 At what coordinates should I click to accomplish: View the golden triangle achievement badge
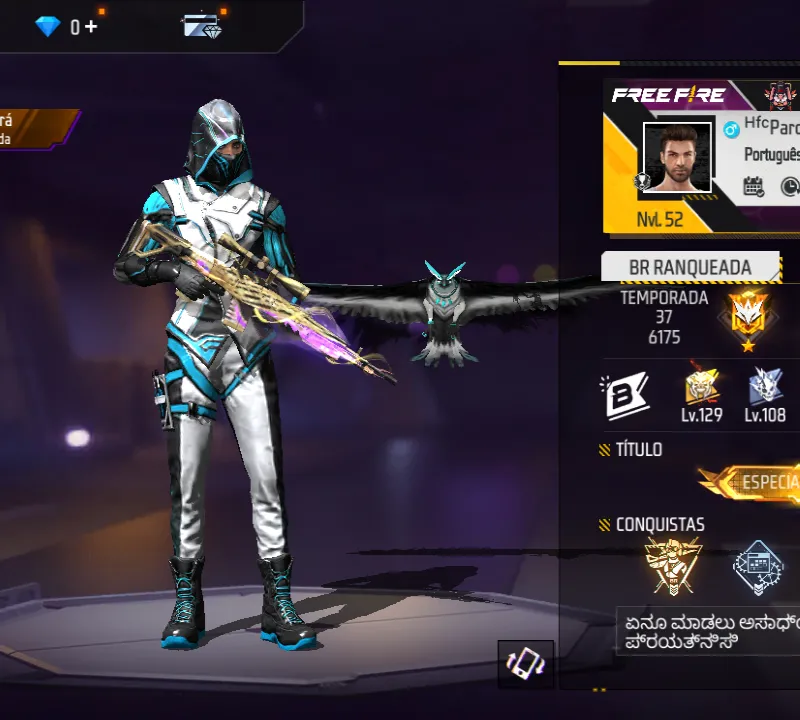coord(673,566)
